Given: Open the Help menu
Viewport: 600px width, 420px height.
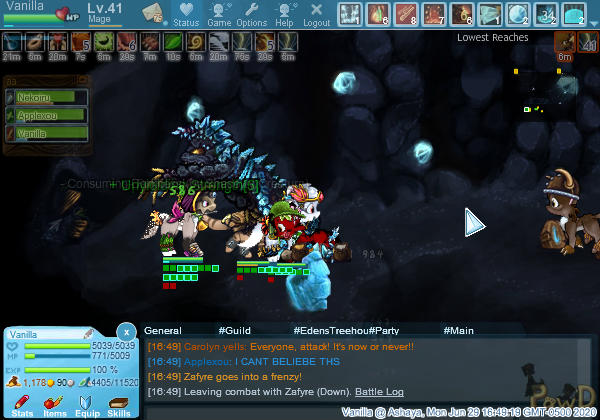Looking at the screenshot, I should coord(285,14).
